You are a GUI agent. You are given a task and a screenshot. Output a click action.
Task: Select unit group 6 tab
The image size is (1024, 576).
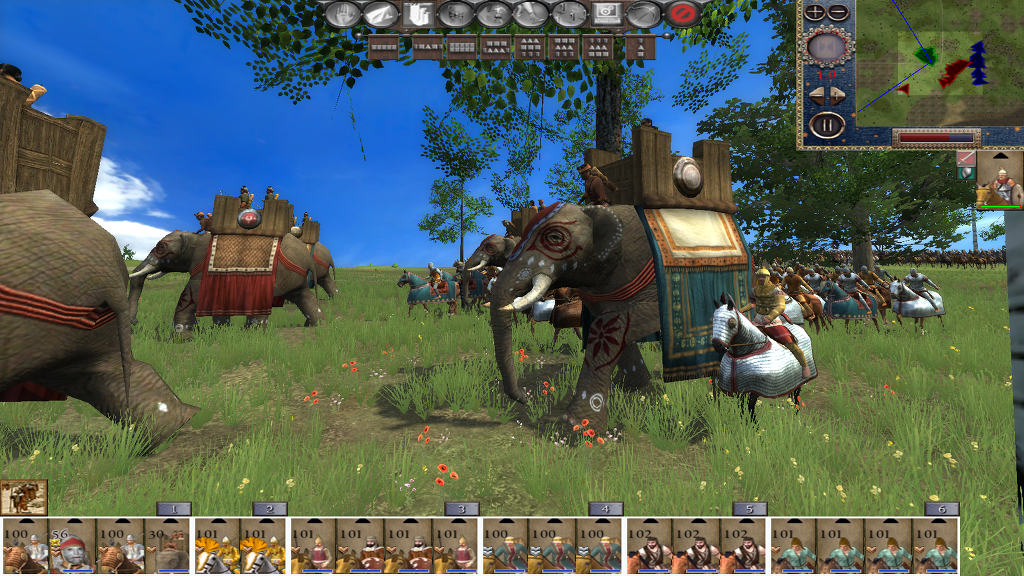[x=941, y=508]
